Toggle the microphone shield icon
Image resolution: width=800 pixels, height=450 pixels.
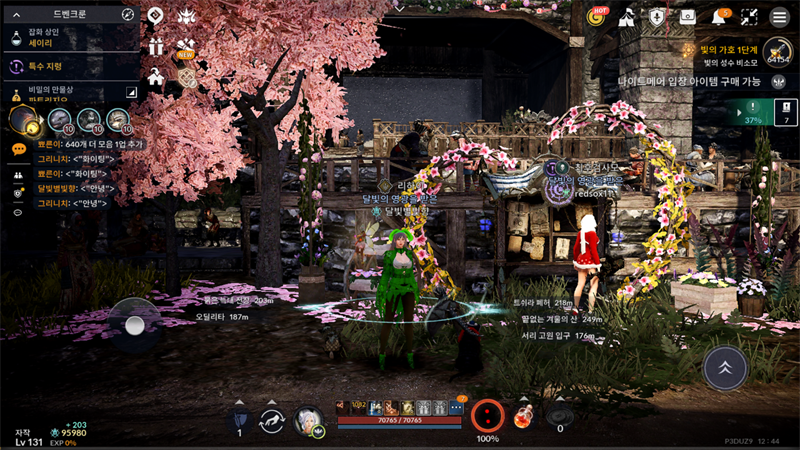(657, 17)
